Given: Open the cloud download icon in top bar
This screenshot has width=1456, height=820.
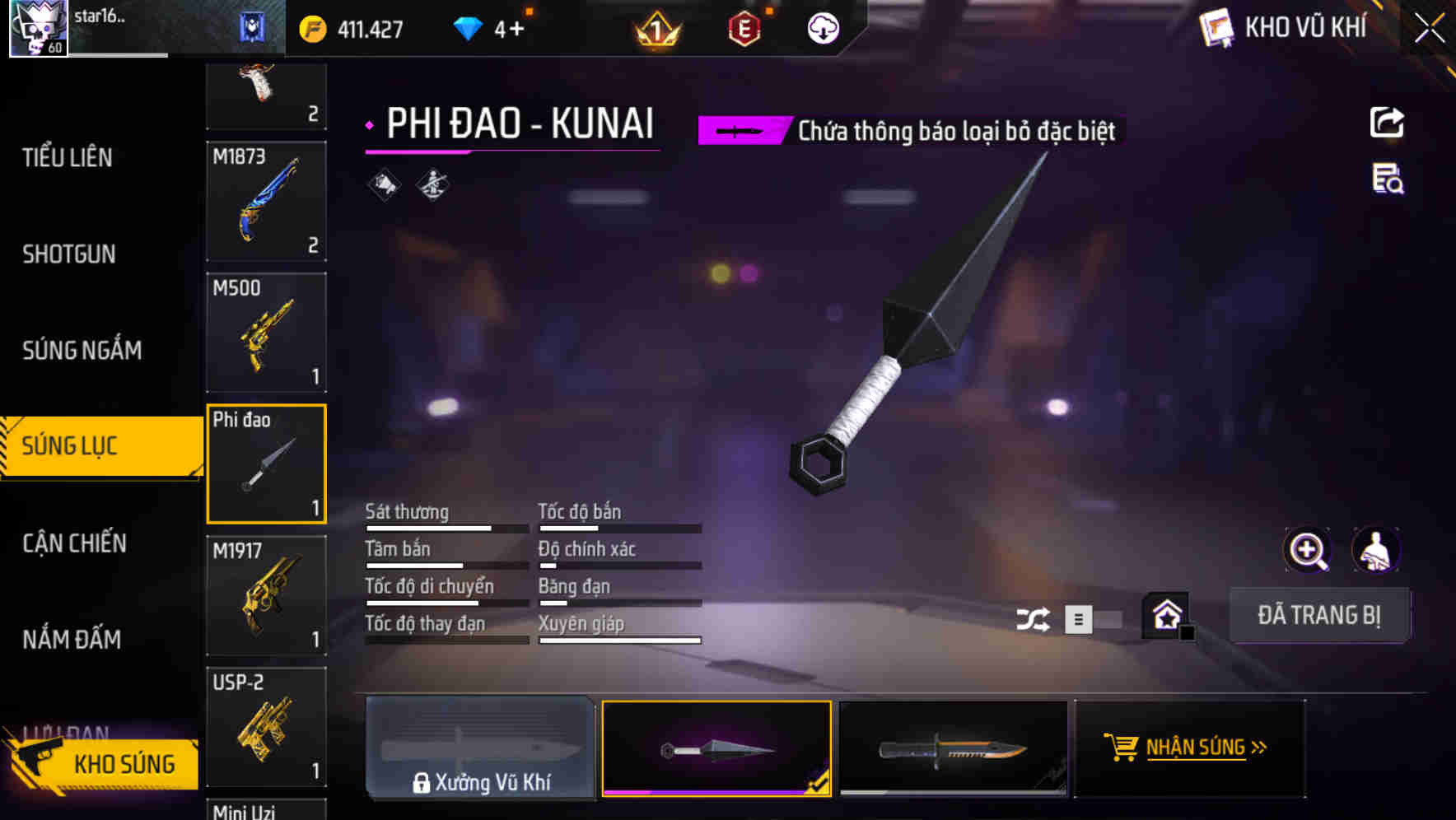Looking at the screenshot, I should point(823,28).
